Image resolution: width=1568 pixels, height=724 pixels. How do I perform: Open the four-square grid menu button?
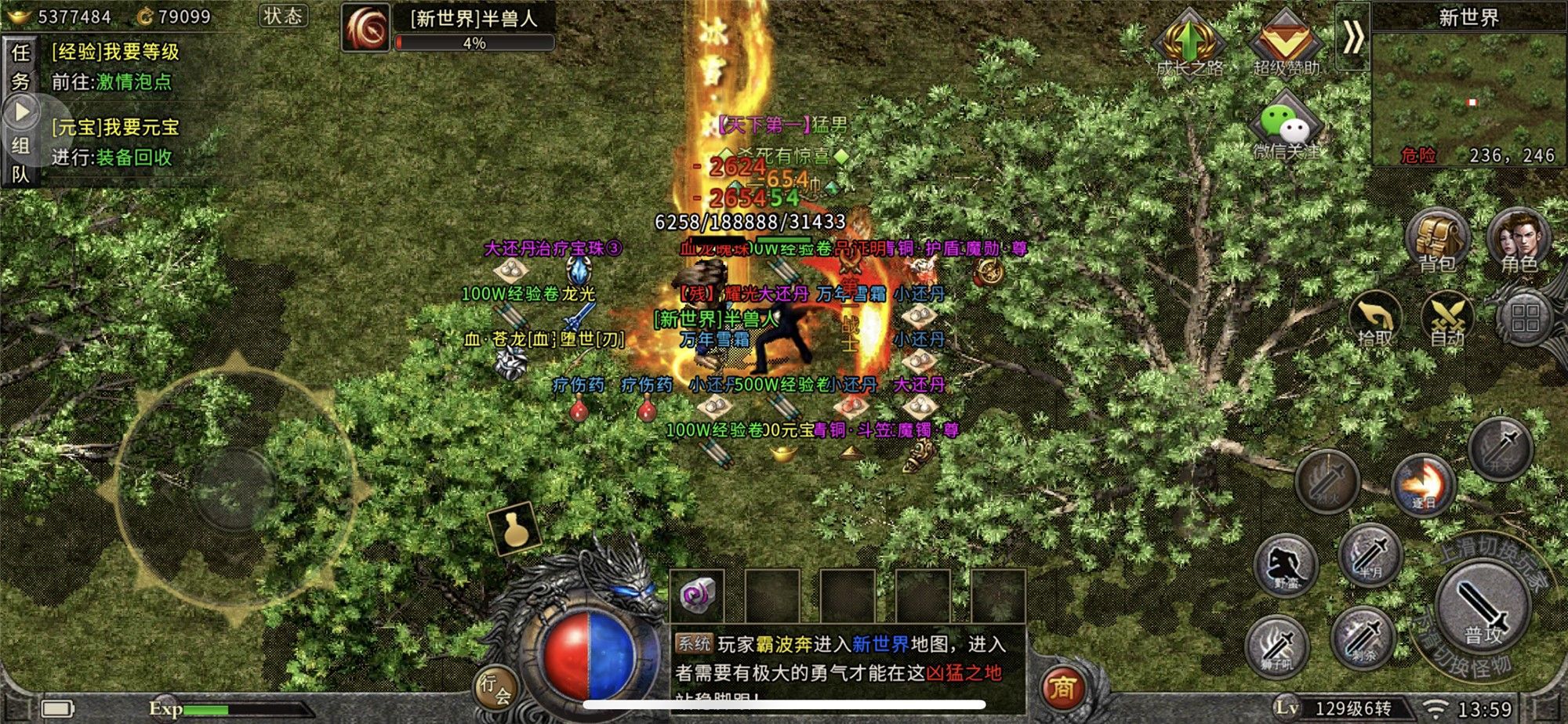point(1525,319)
